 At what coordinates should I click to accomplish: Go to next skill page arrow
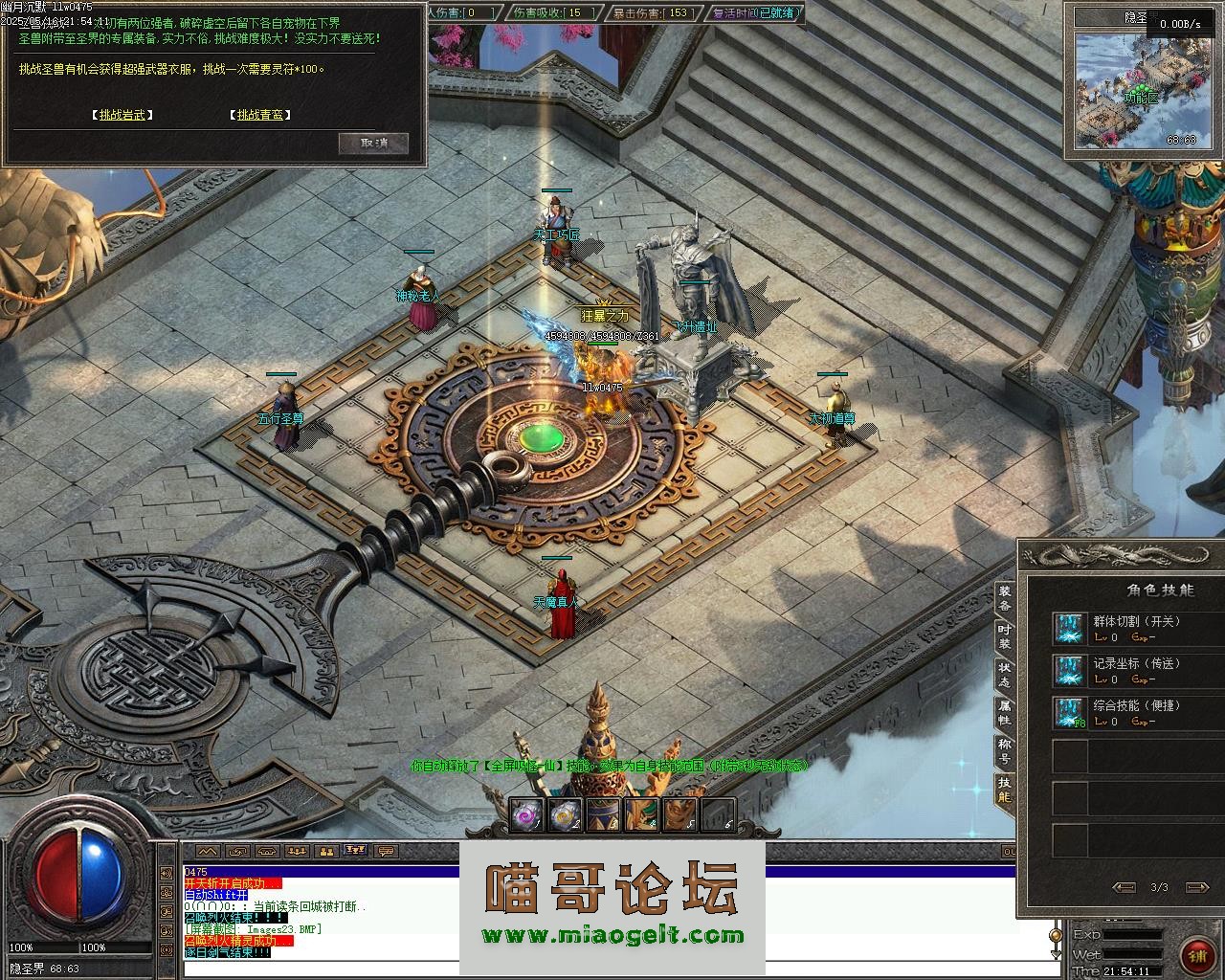point(1193,887)
